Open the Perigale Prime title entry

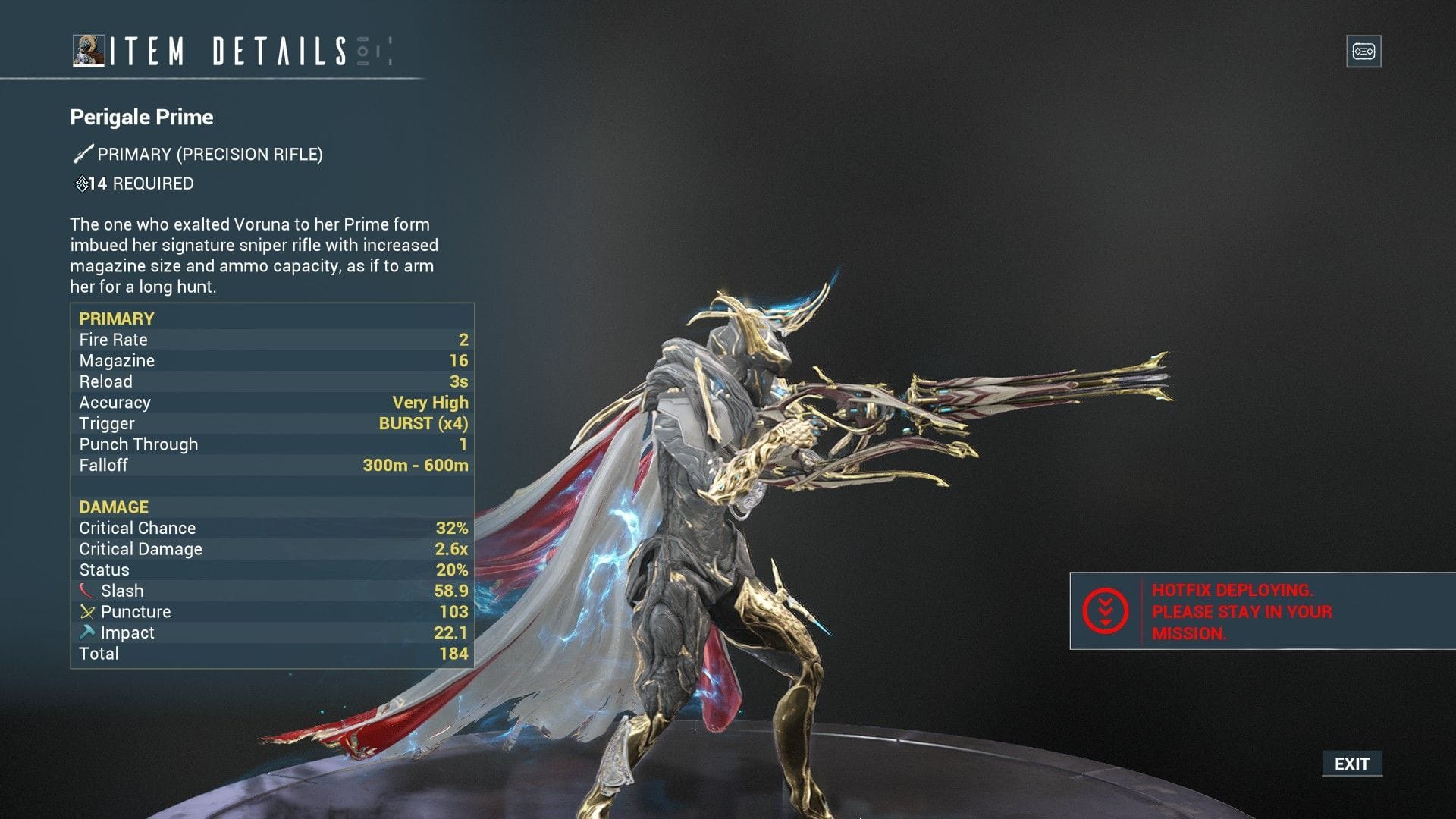point(141,118)
